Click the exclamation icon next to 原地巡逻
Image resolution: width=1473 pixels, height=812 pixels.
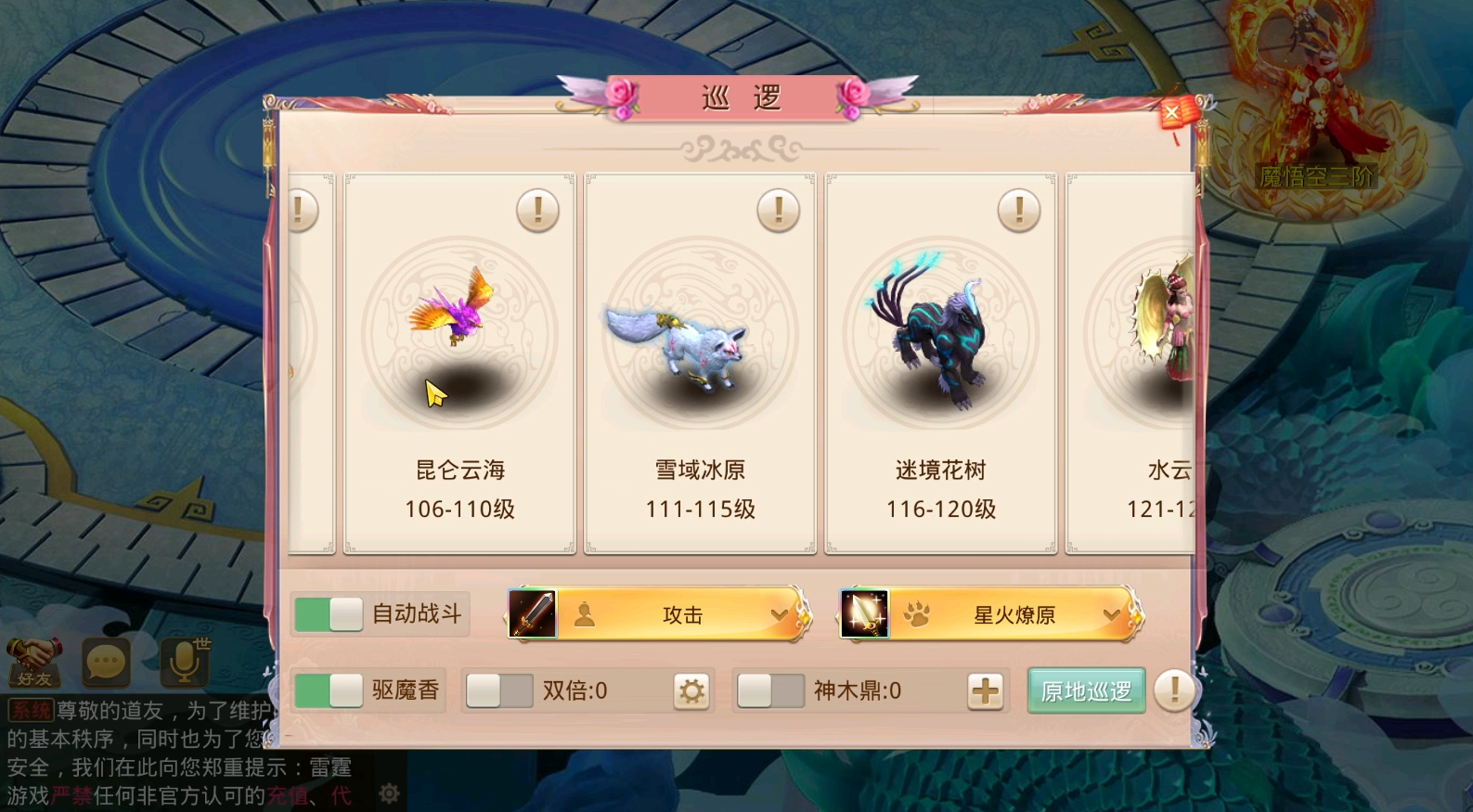point(1173,690)
